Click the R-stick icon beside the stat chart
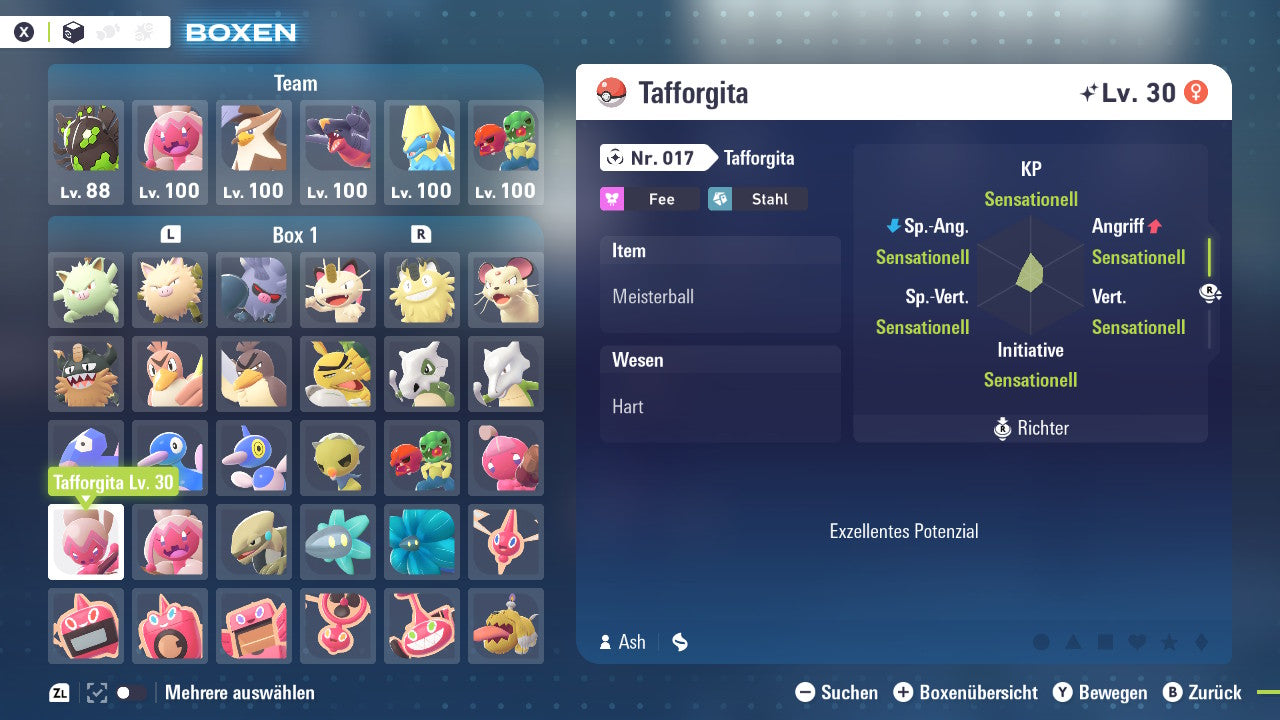 pos(1208,293)
